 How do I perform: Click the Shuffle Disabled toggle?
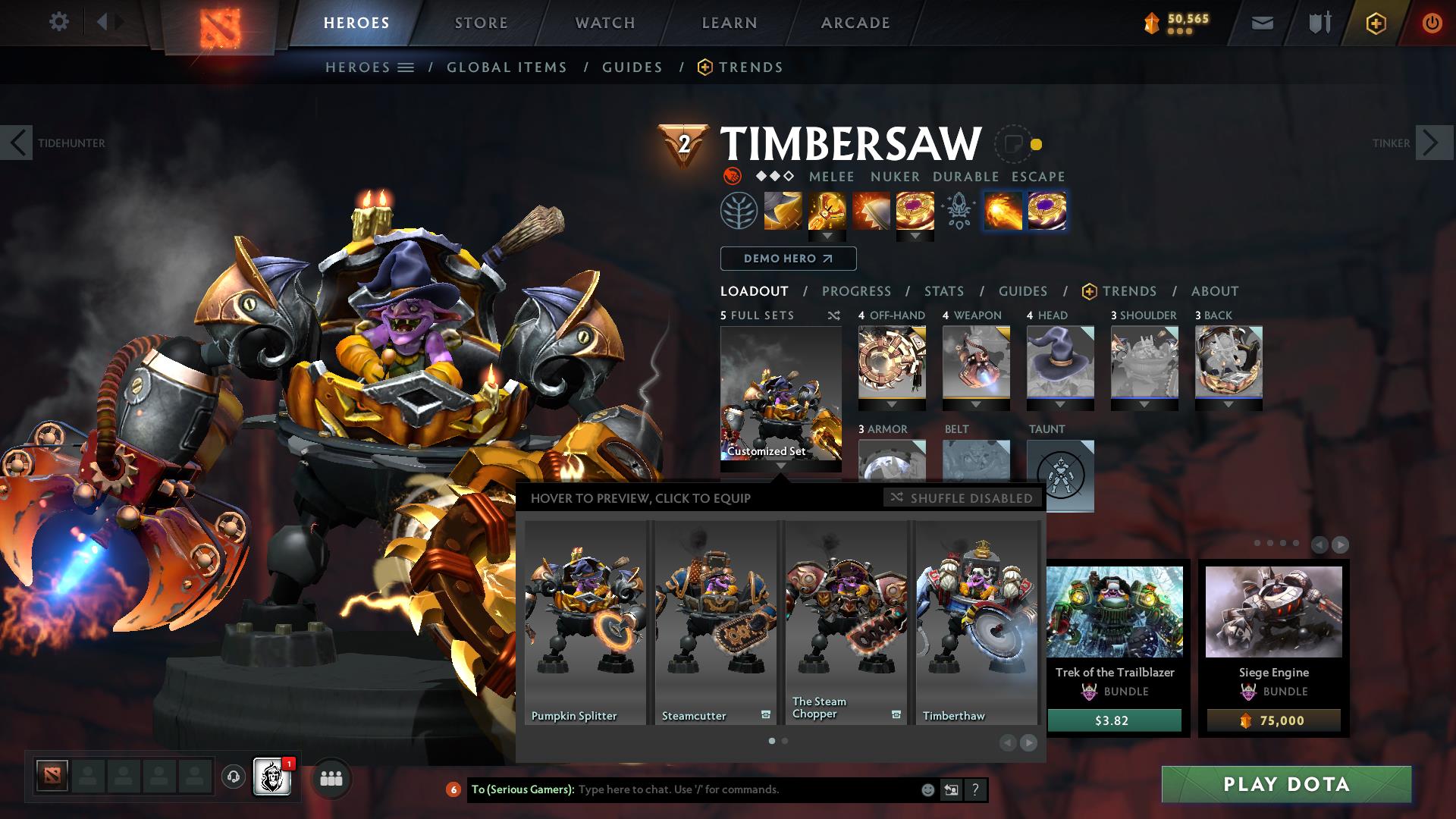point(962,498)
